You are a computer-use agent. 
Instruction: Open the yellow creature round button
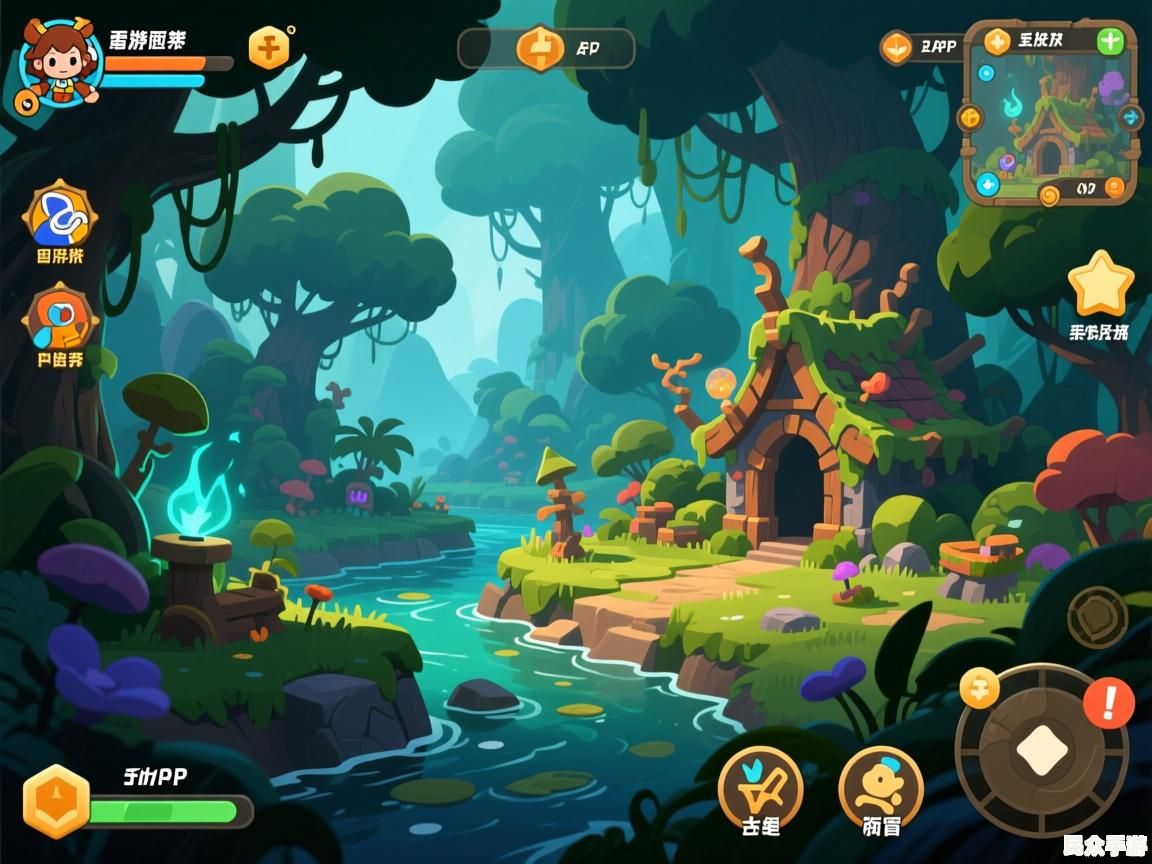point(880,785)
